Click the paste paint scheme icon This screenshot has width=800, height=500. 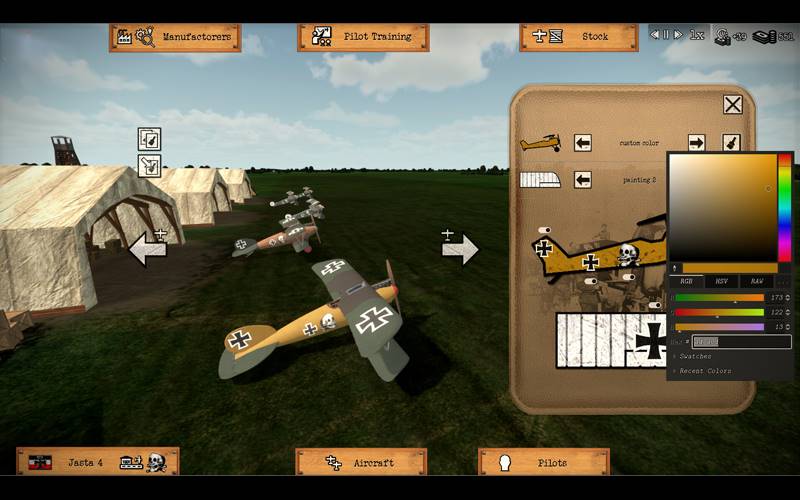tap(149, 165)
